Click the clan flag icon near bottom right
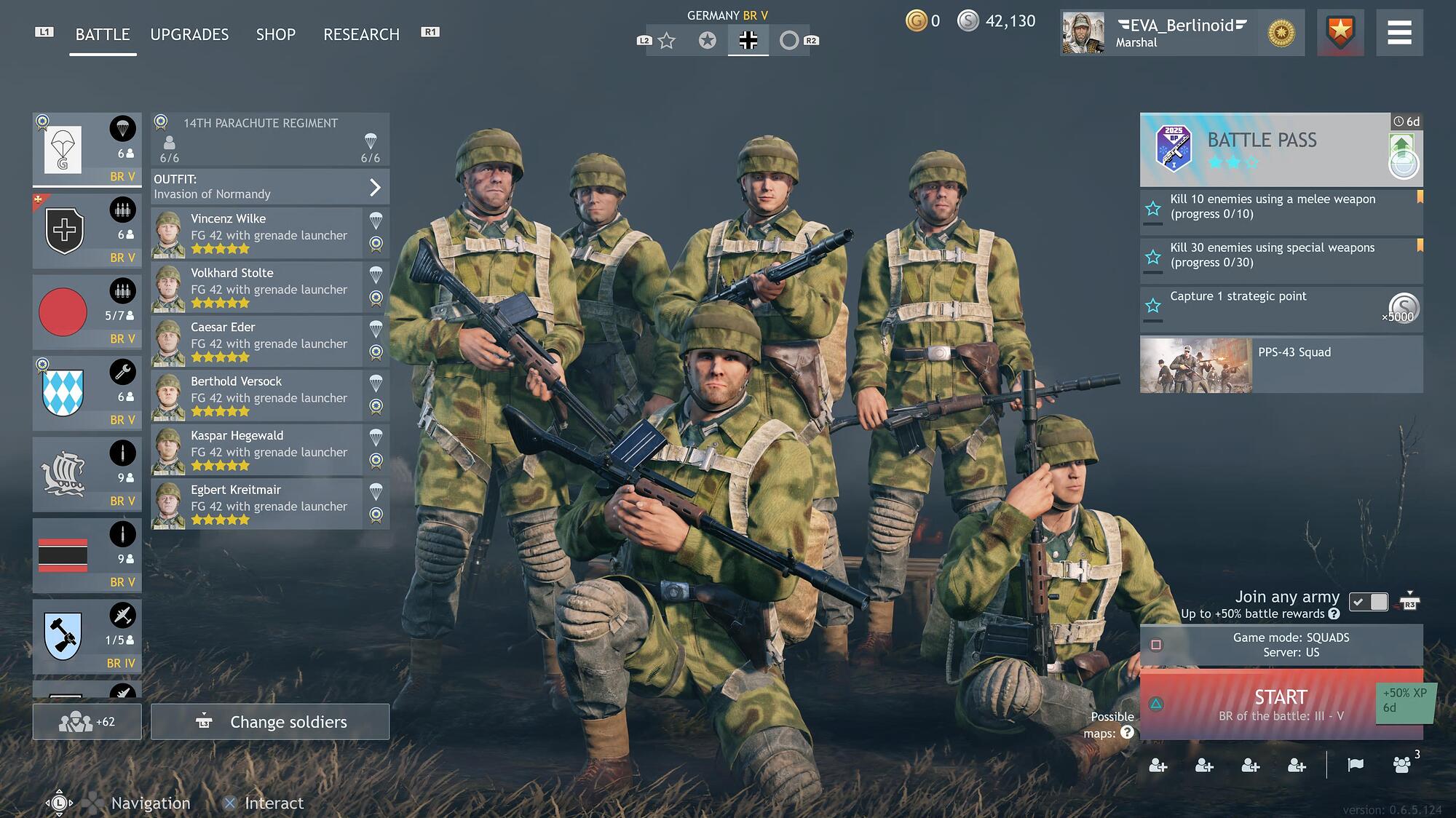 [x=1356, y=766]
